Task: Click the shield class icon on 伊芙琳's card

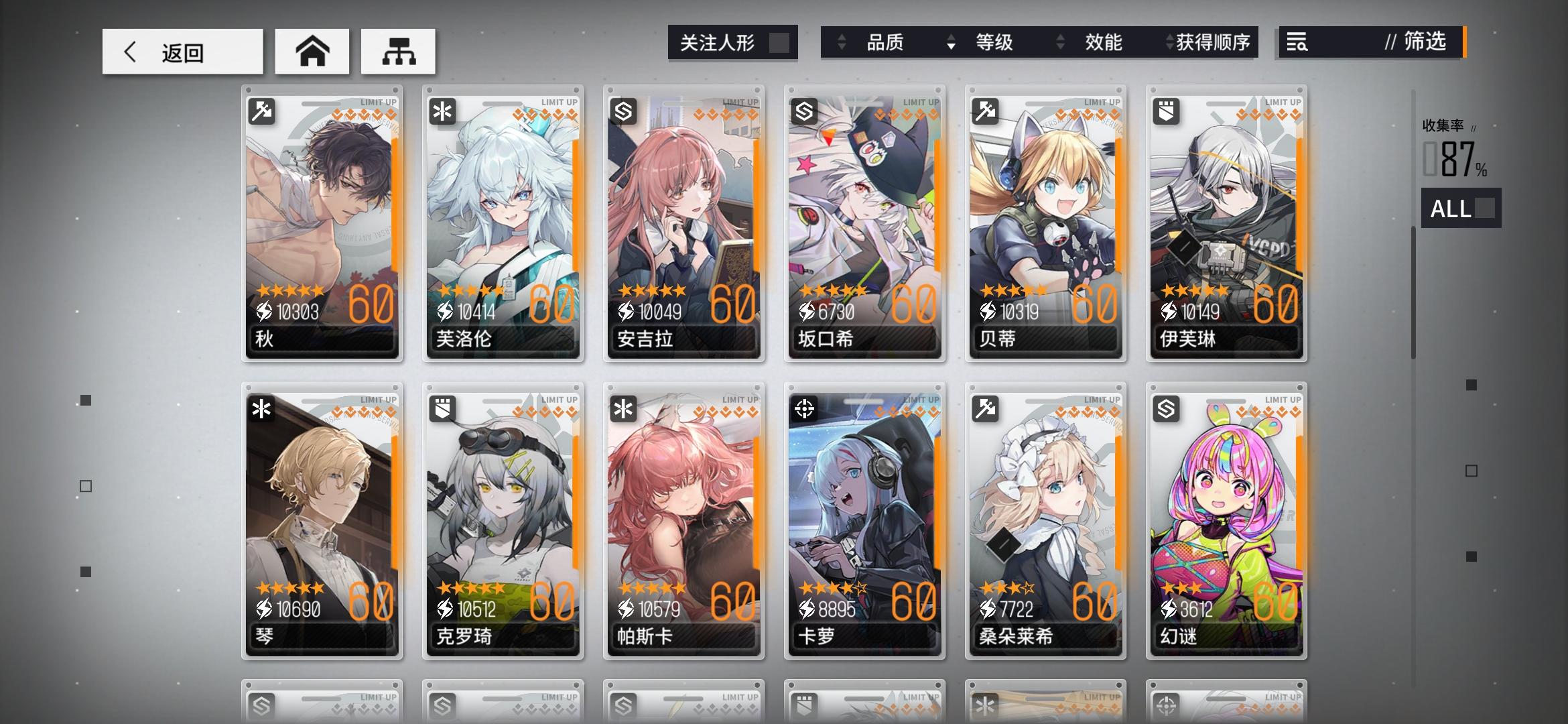Action: tap(1166, 111)
